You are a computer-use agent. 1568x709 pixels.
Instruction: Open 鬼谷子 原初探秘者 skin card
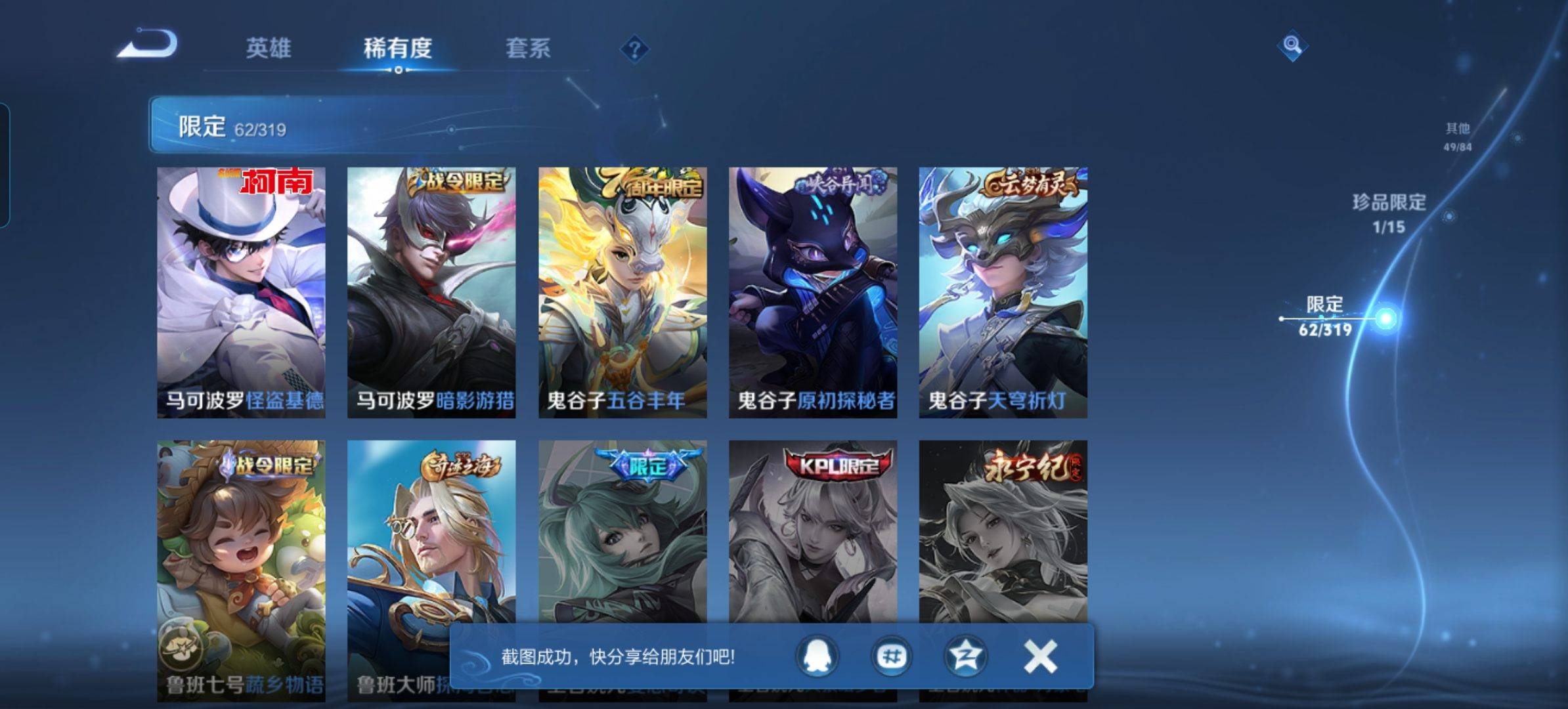pos(813,292)
